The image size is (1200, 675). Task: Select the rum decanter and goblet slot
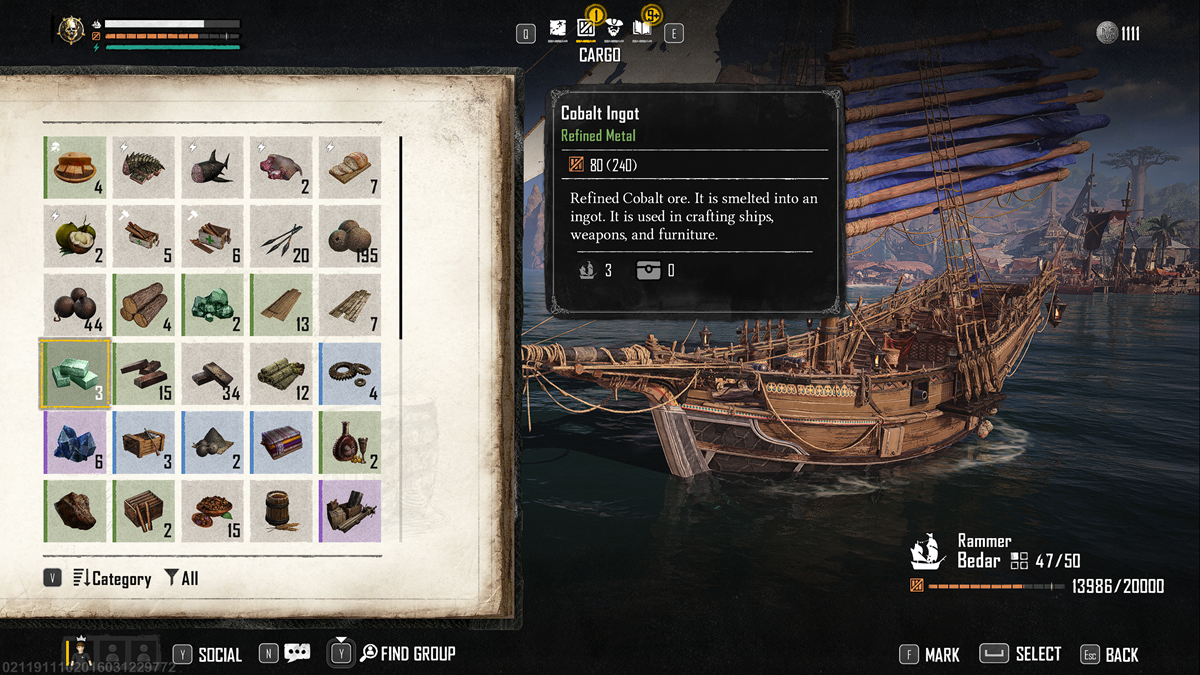coord(350,442)
